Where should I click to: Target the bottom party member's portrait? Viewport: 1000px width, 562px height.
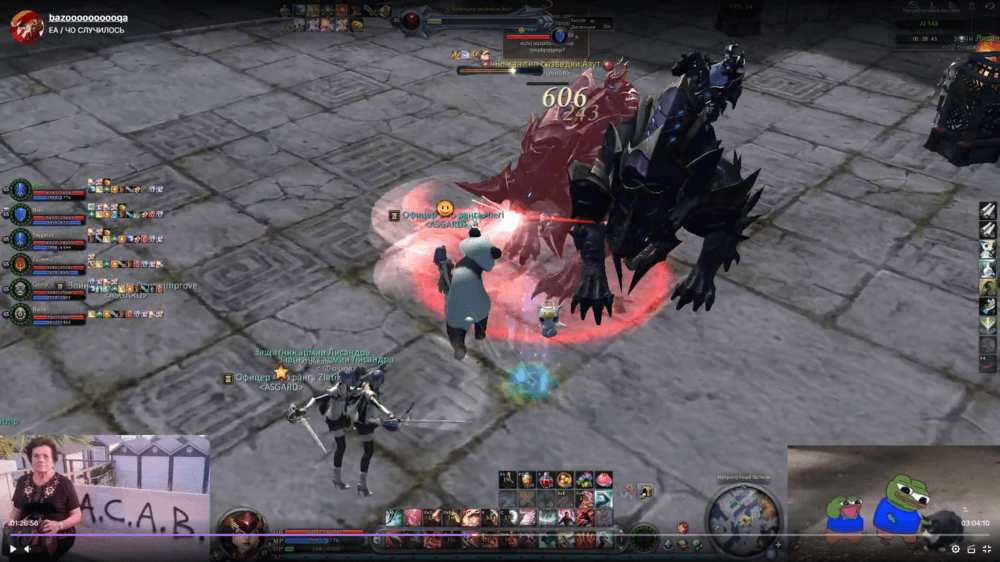(x=20, y=314)
